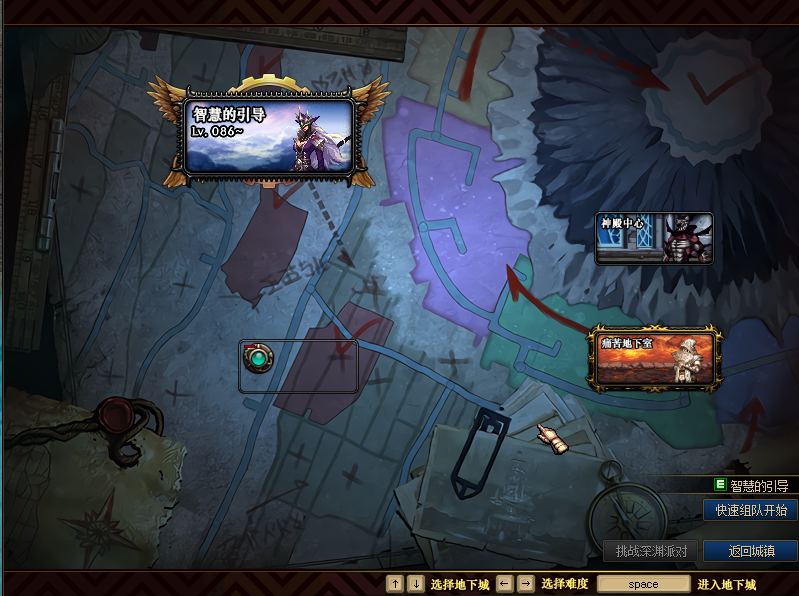Click the green orb dungeon marker
The width and height of the screenshot is (799, 596).
(260, 355)
